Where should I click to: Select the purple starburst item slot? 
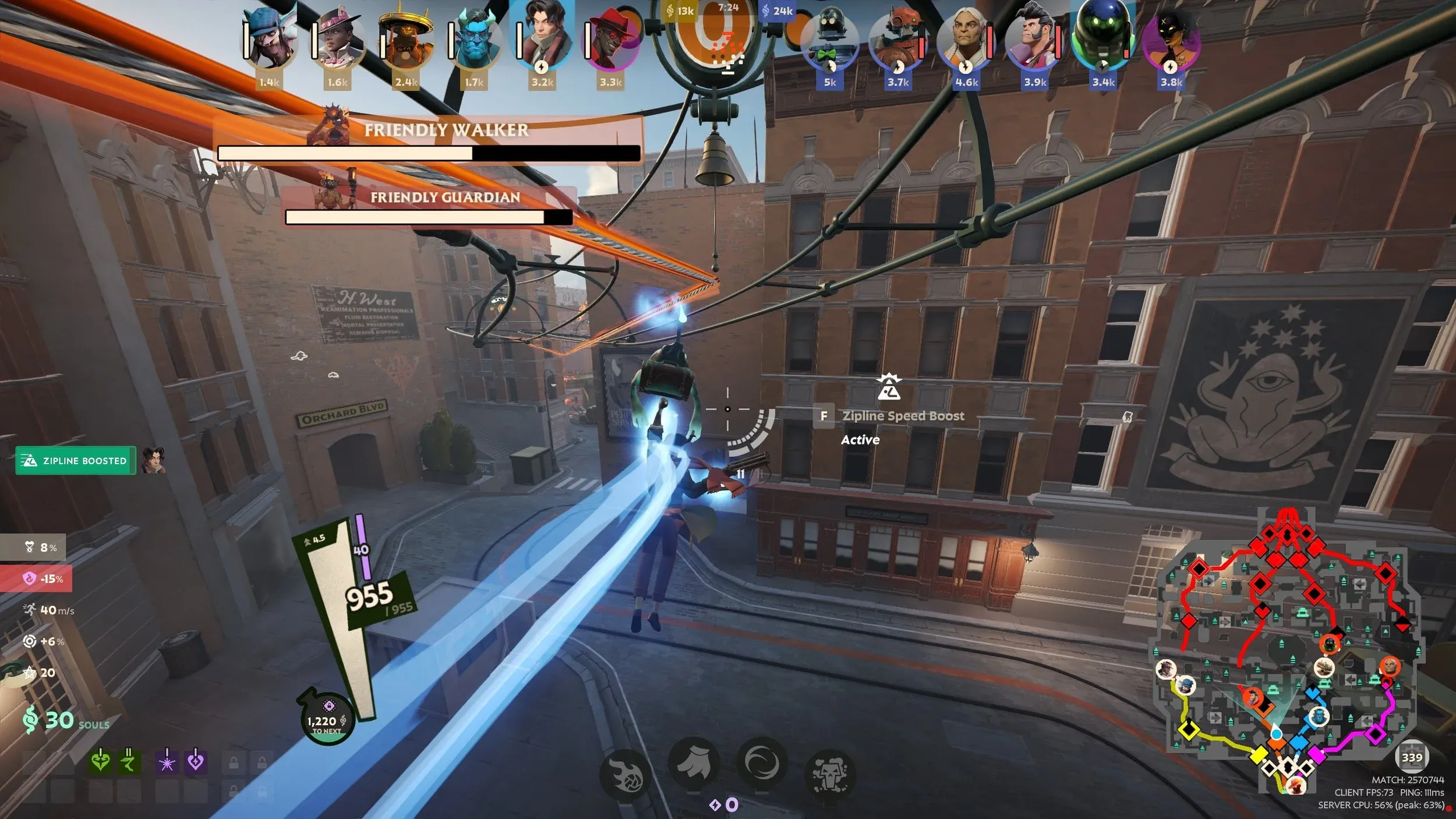[x=167, y=761]
